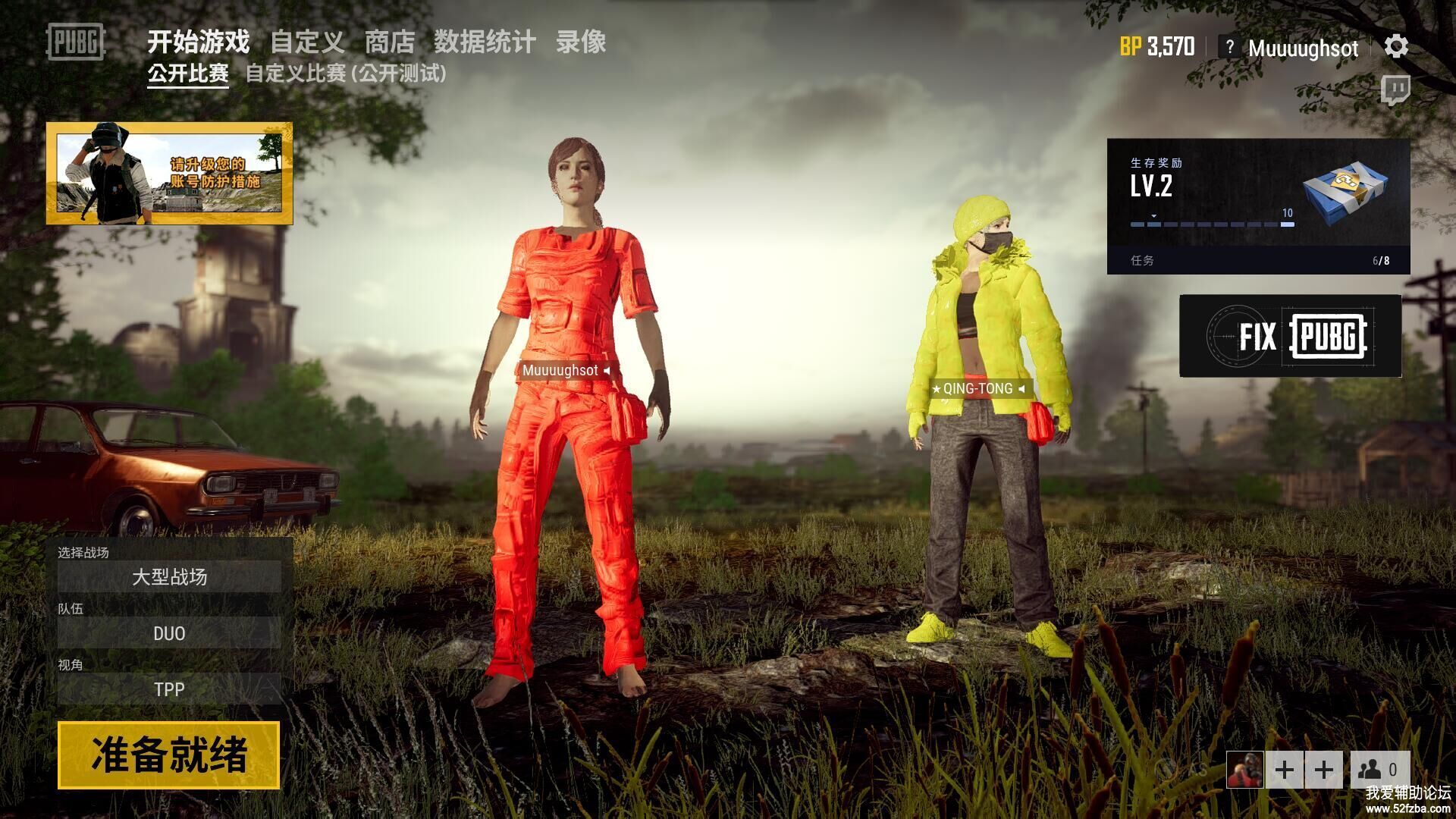Change the TPP perspective setting

point(169,689)
